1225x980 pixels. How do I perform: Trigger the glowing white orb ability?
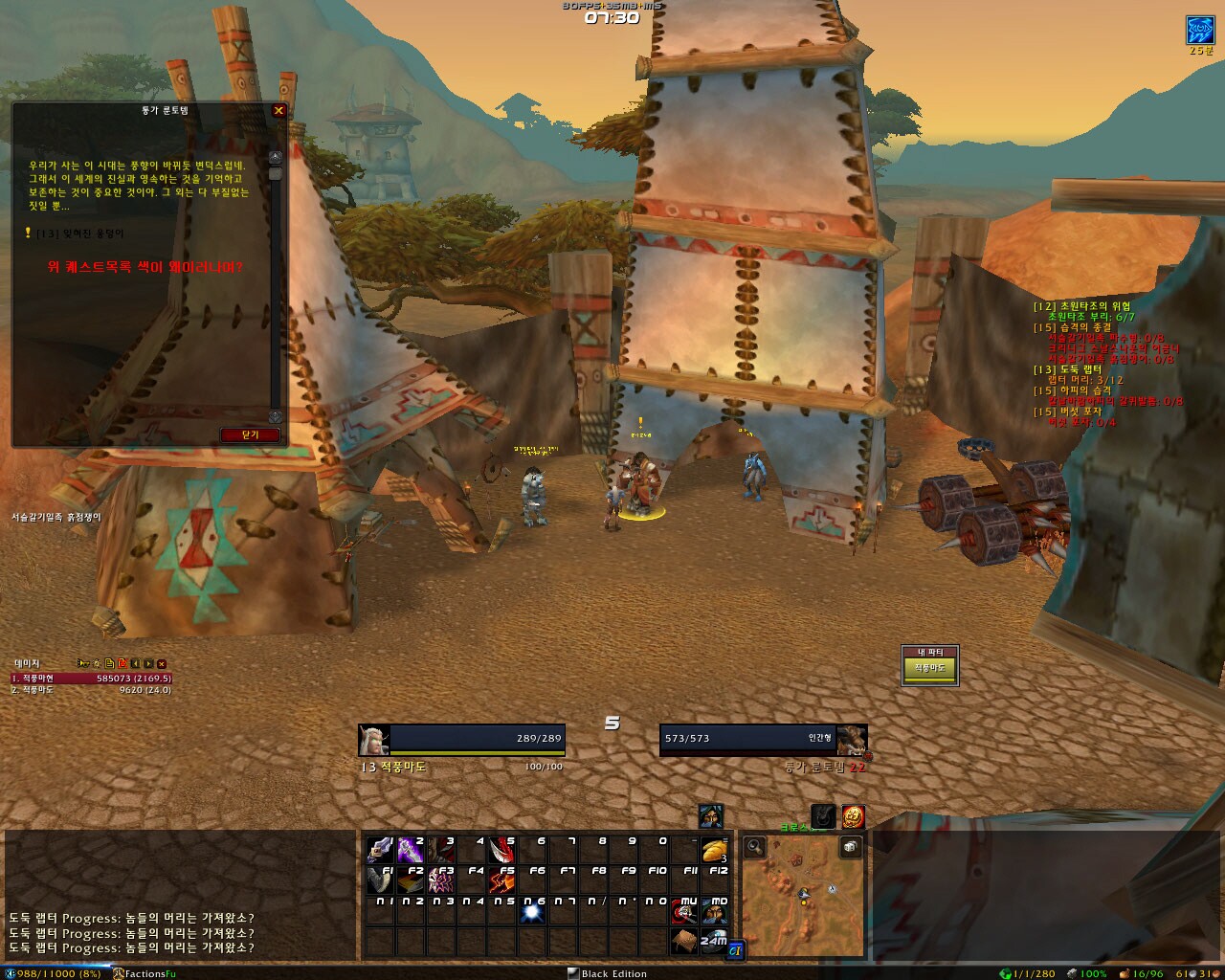pyautogui.click(x=532, y=912)
